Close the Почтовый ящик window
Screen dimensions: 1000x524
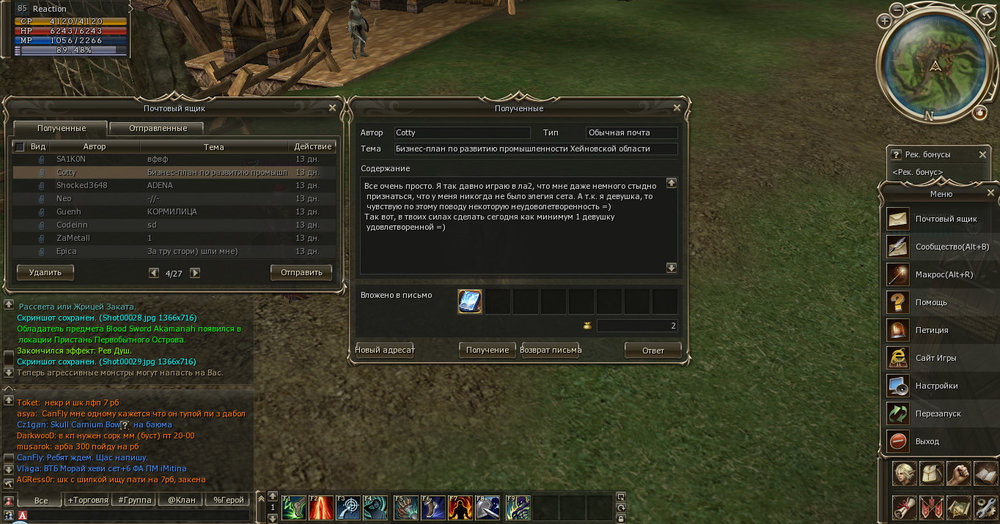point(332,107)
